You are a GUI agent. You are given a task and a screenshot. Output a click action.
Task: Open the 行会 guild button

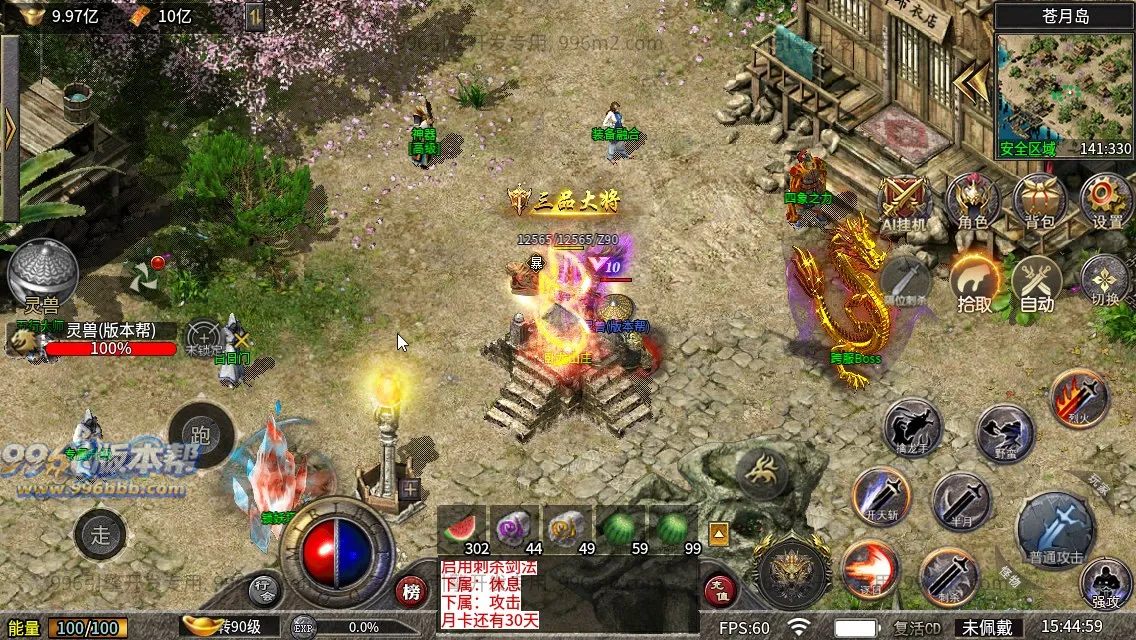[x=263, y=591]
